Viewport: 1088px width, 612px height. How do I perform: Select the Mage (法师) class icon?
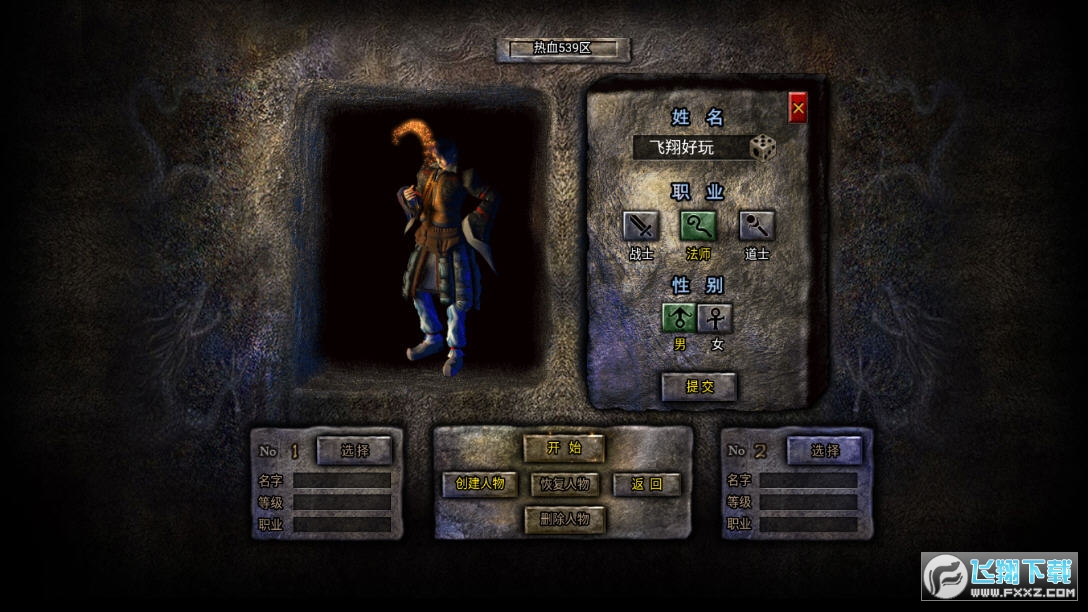(x=698, y=226)
